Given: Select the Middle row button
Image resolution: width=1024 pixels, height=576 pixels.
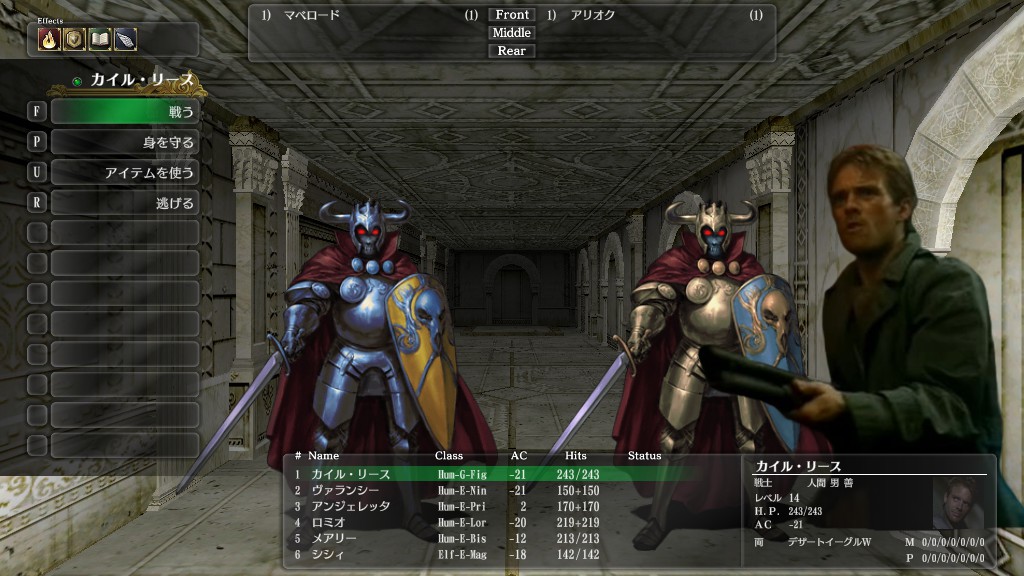Looking at the screenshot, I should (x=511, y=33).
